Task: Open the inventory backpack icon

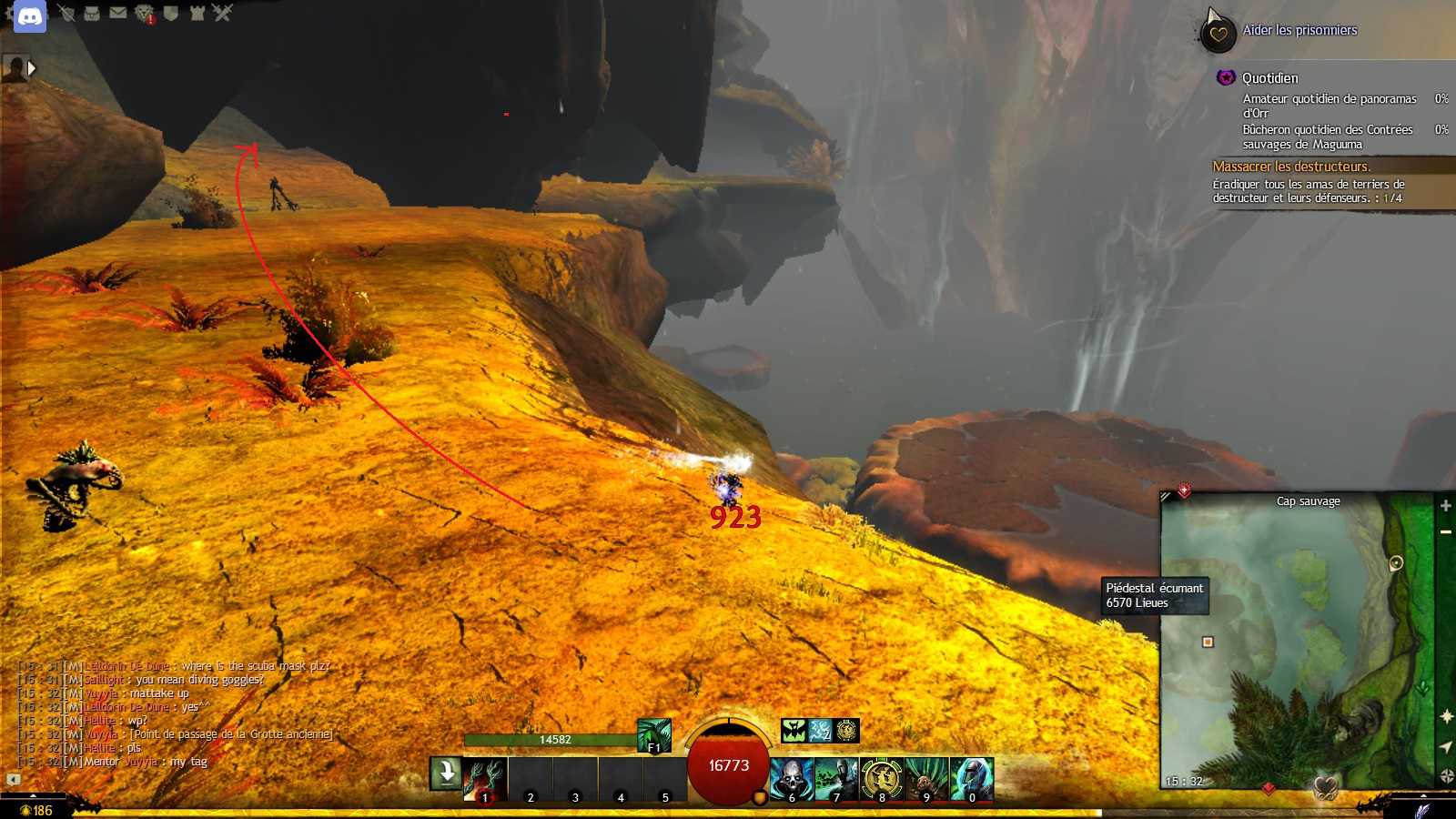Action: coord(92,13)
